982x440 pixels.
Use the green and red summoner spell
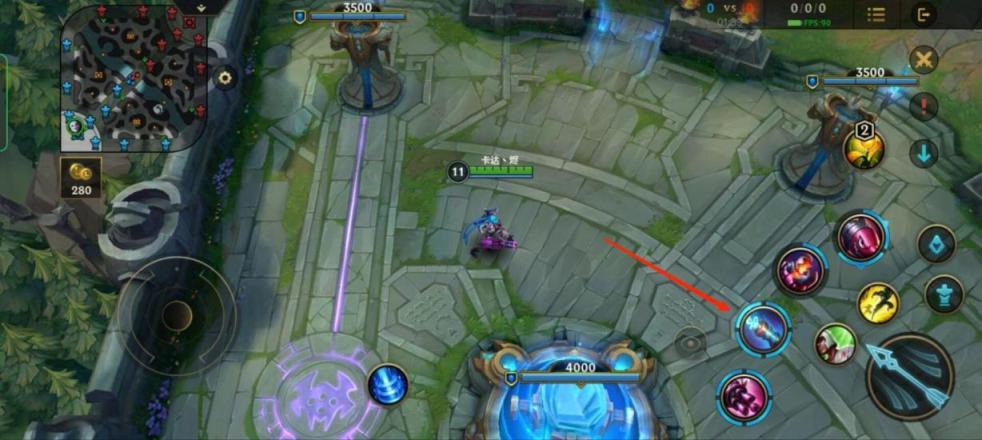point(835,344)
